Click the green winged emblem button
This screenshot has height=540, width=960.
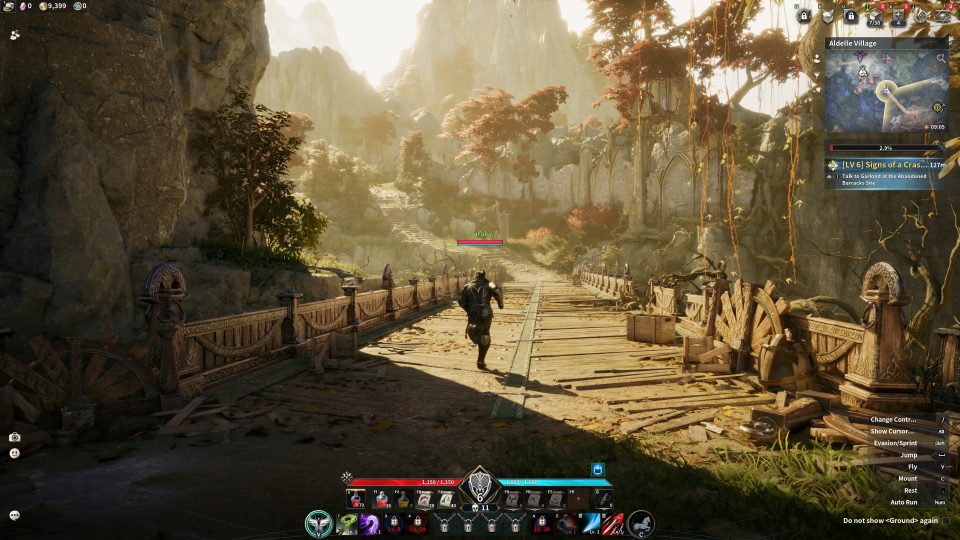319,522
